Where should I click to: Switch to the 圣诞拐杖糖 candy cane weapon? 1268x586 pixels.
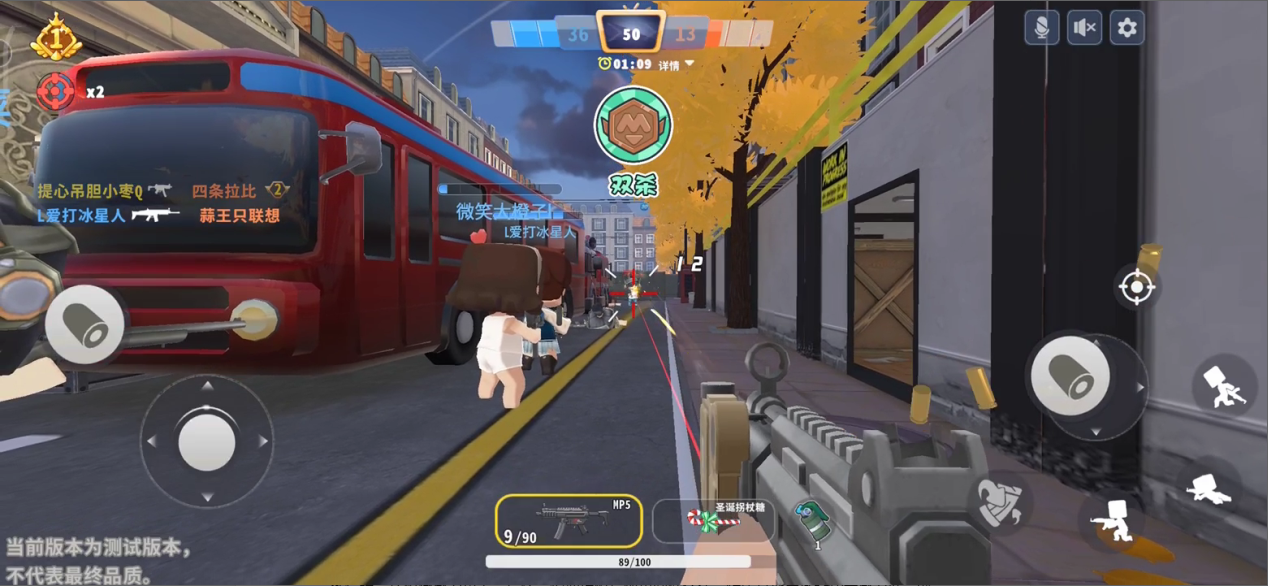(x=714, y=520)
